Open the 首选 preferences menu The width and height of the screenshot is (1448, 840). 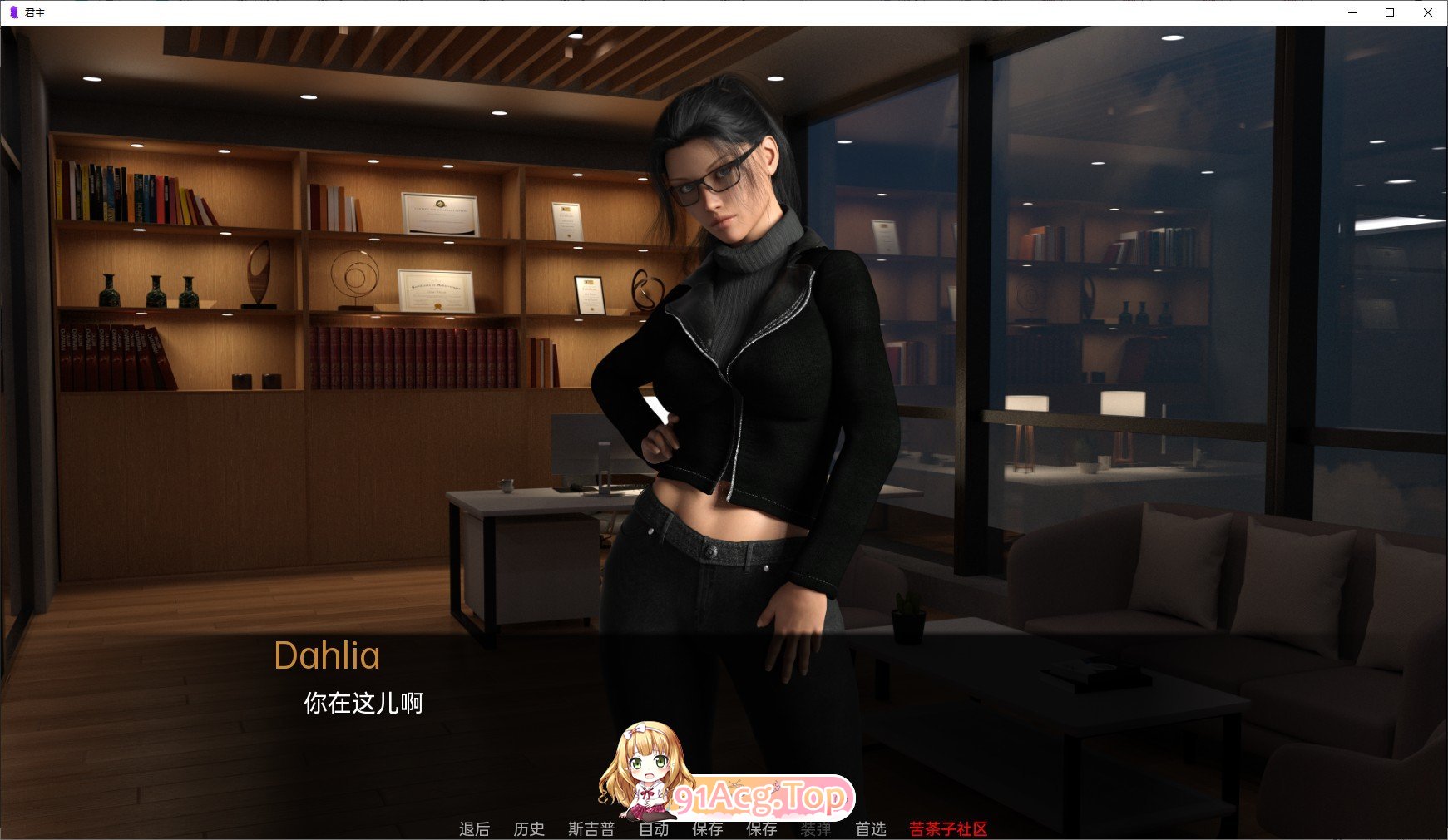click(871, 828)
